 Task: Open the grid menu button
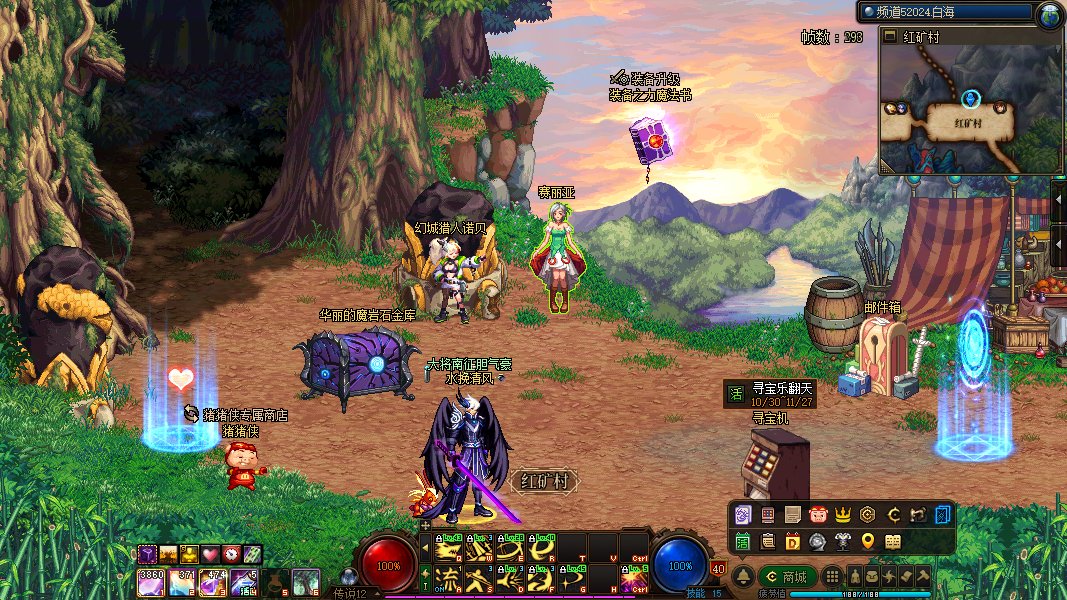[x=831, y=577]
